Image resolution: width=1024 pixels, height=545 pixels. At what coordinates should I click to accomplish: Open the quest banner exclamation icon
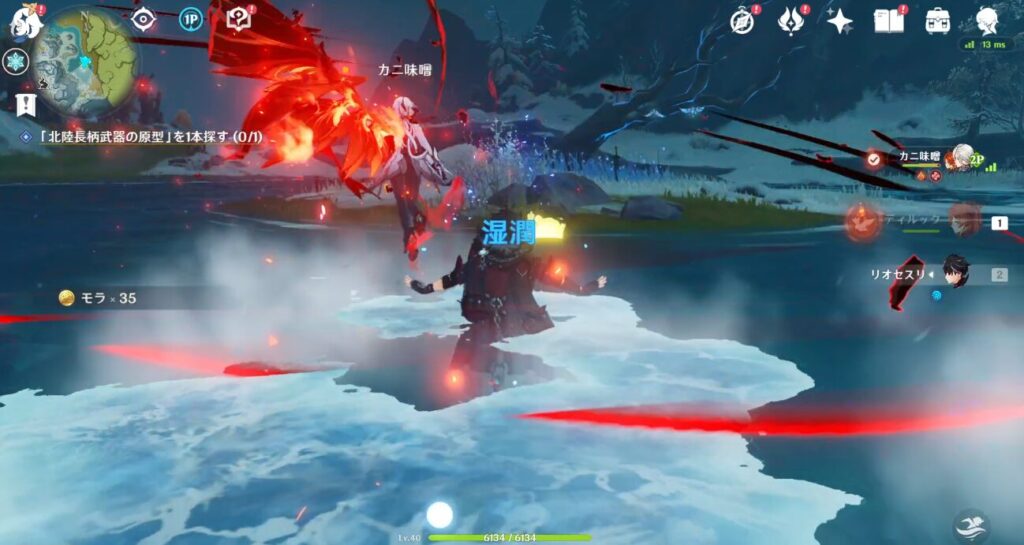26,103
